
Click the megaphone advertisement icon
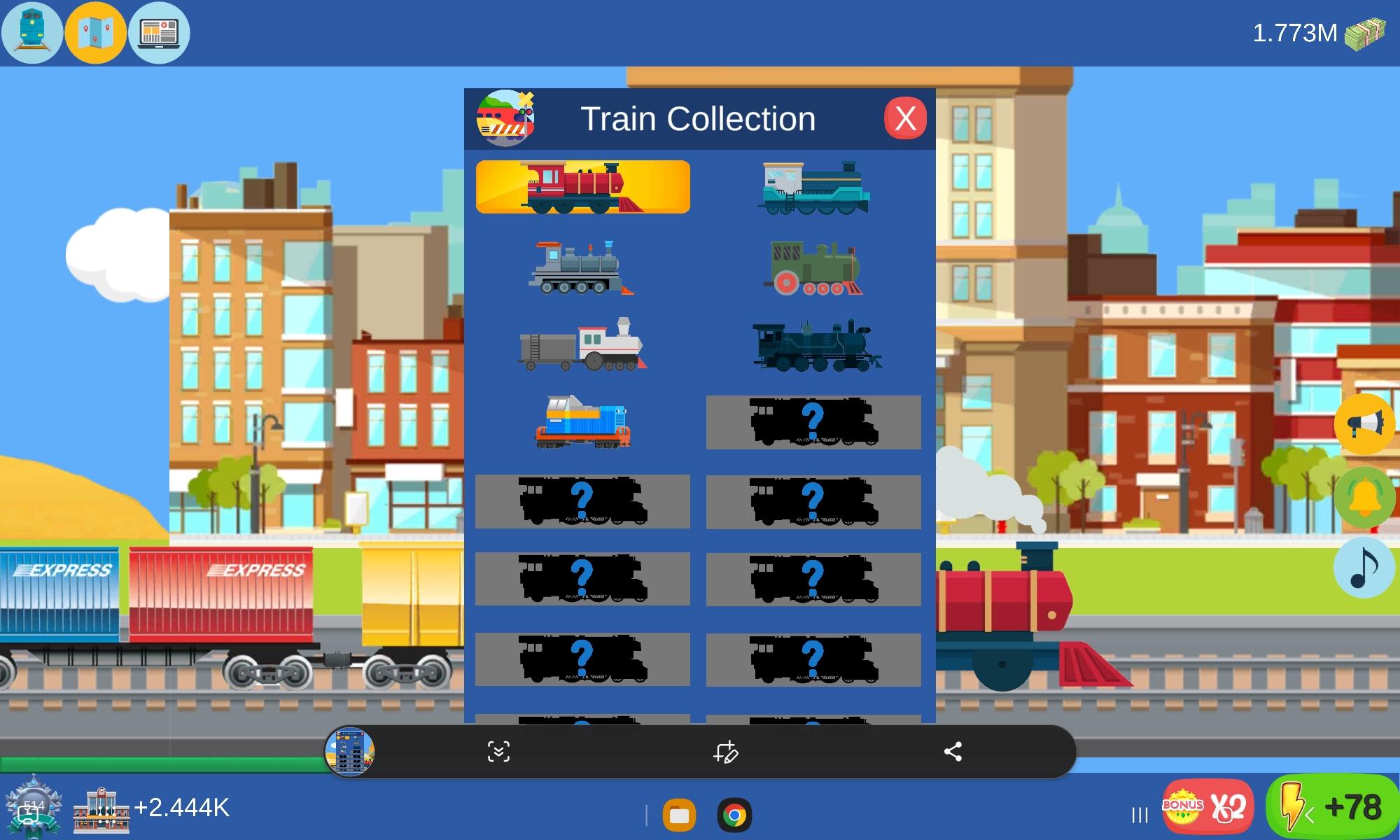pyautogui.click(x=1364, y=426)
